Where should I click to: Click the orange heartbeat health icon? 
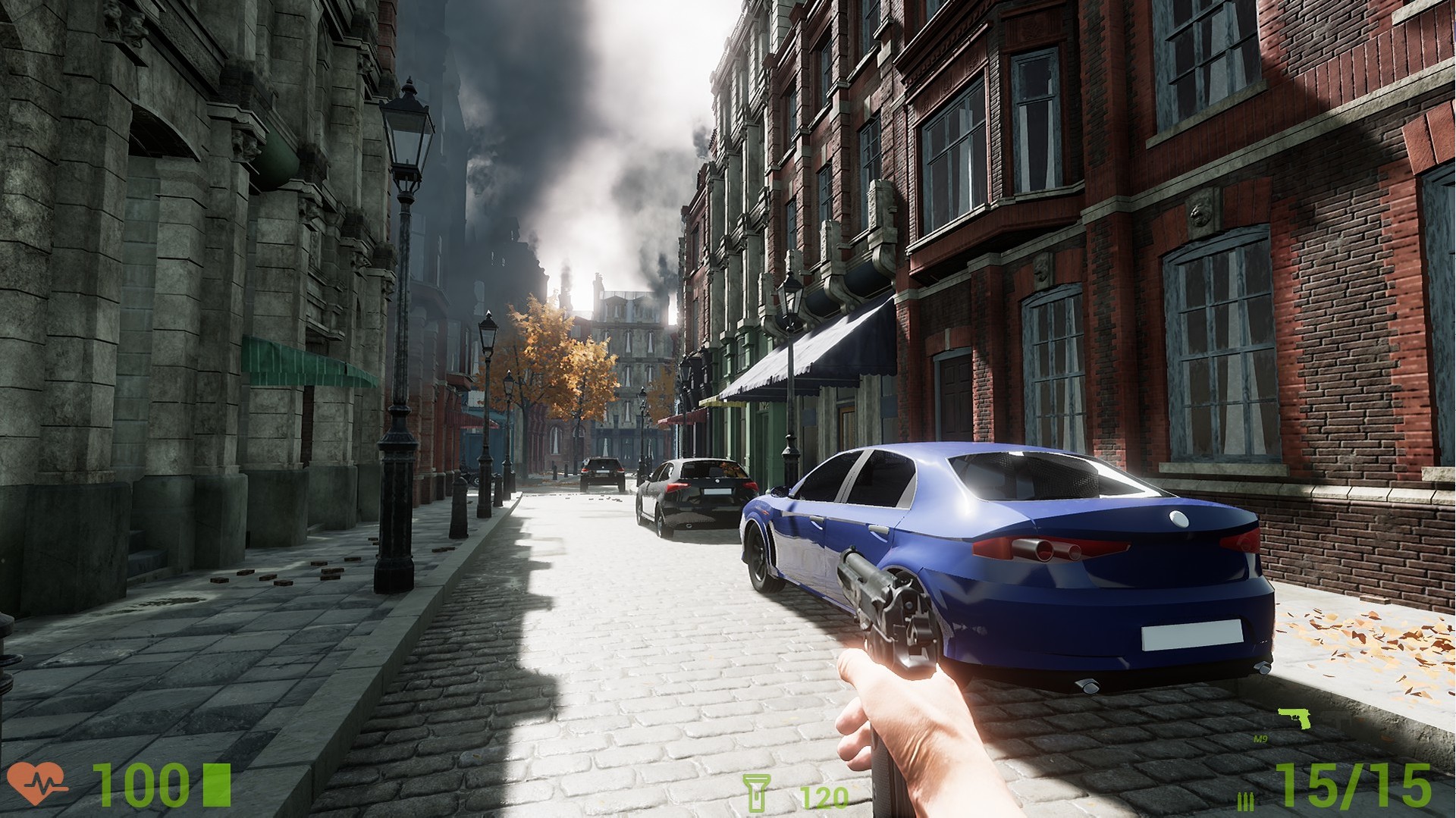point(36,783)
